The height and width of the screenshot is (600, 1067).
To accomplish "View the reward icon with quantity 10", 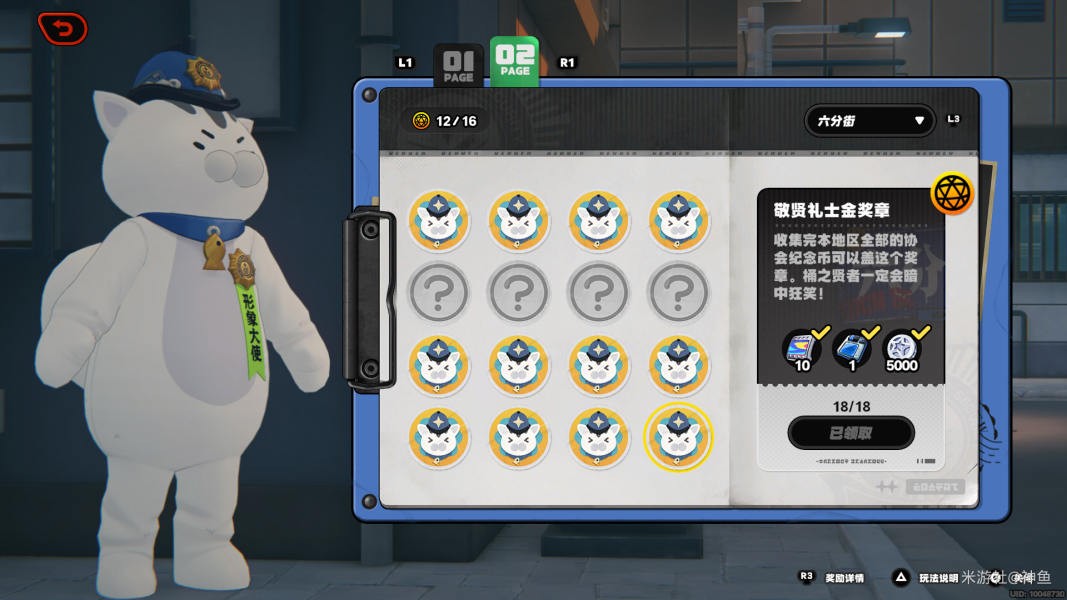I will point(802,347).
